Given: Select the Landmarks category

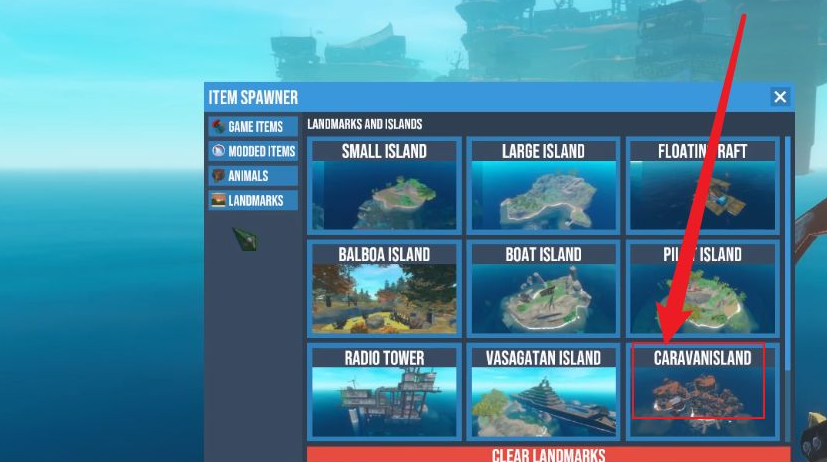Looking at the screenshot, I should pyautogui.click(x=253, y=201).
